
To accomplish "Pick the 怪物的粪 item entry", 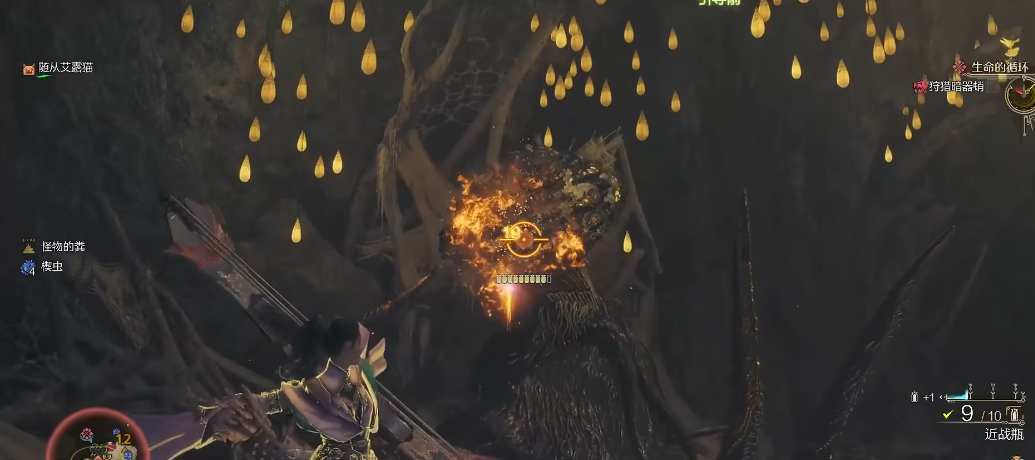I will click(62, 246).
